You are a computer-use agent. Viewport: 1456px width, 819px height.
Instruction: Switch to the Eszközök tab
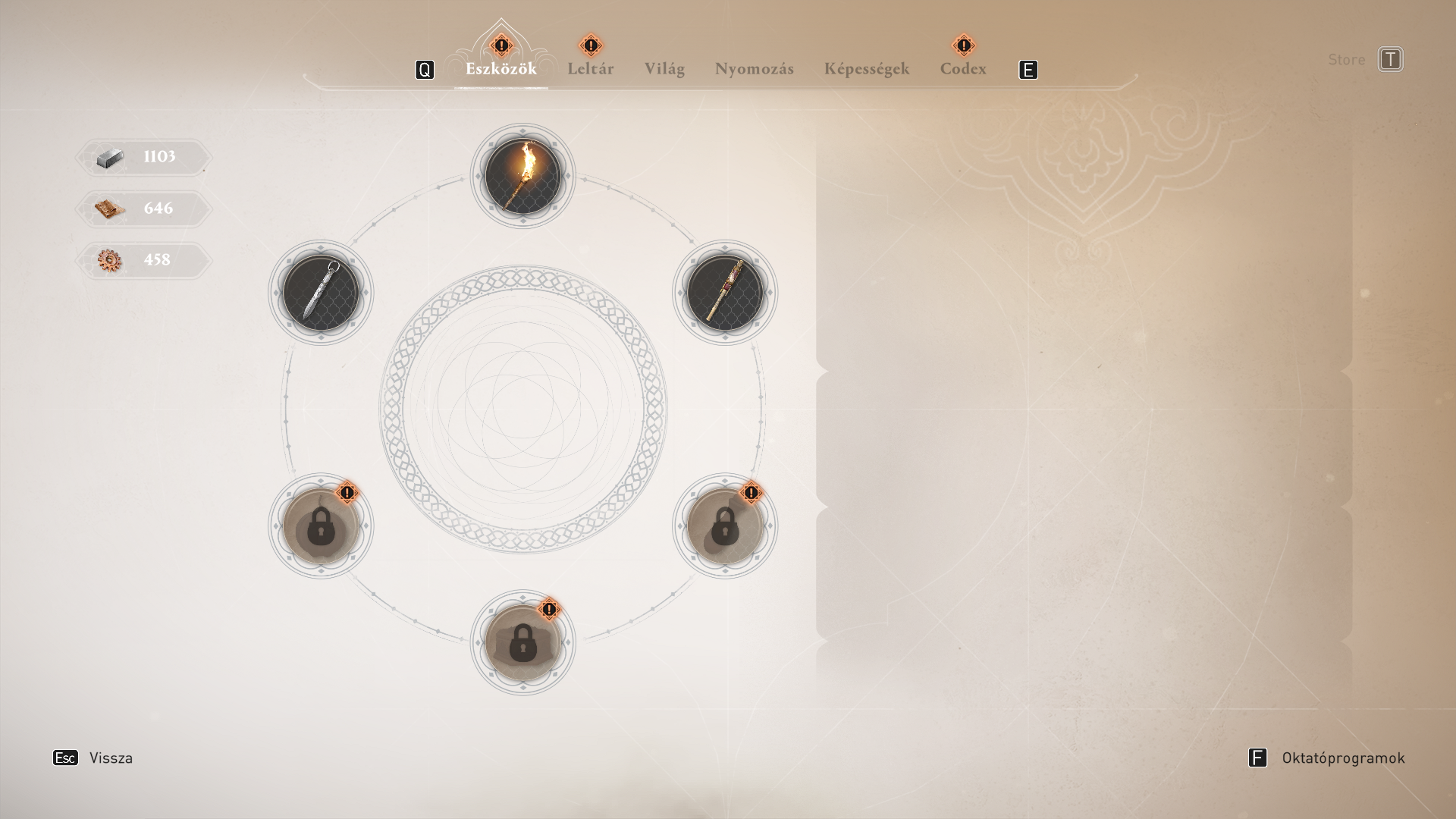coord(500,69)
